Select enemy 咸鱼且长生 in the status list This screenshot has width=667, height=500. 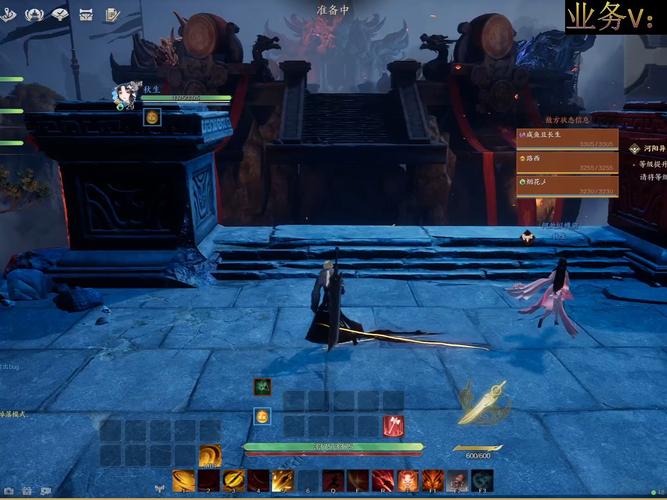566,136
